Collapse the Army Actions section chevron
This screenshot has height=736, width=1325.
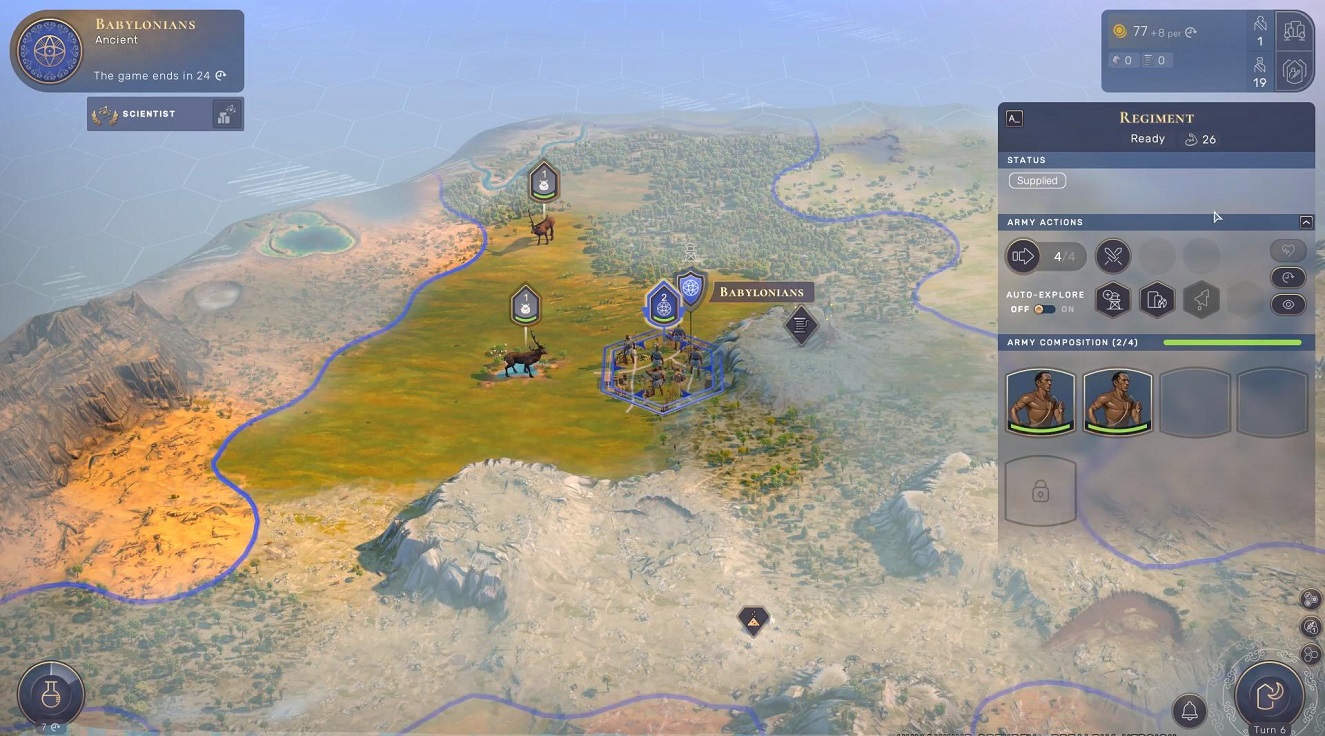[x=1308, y=221]
